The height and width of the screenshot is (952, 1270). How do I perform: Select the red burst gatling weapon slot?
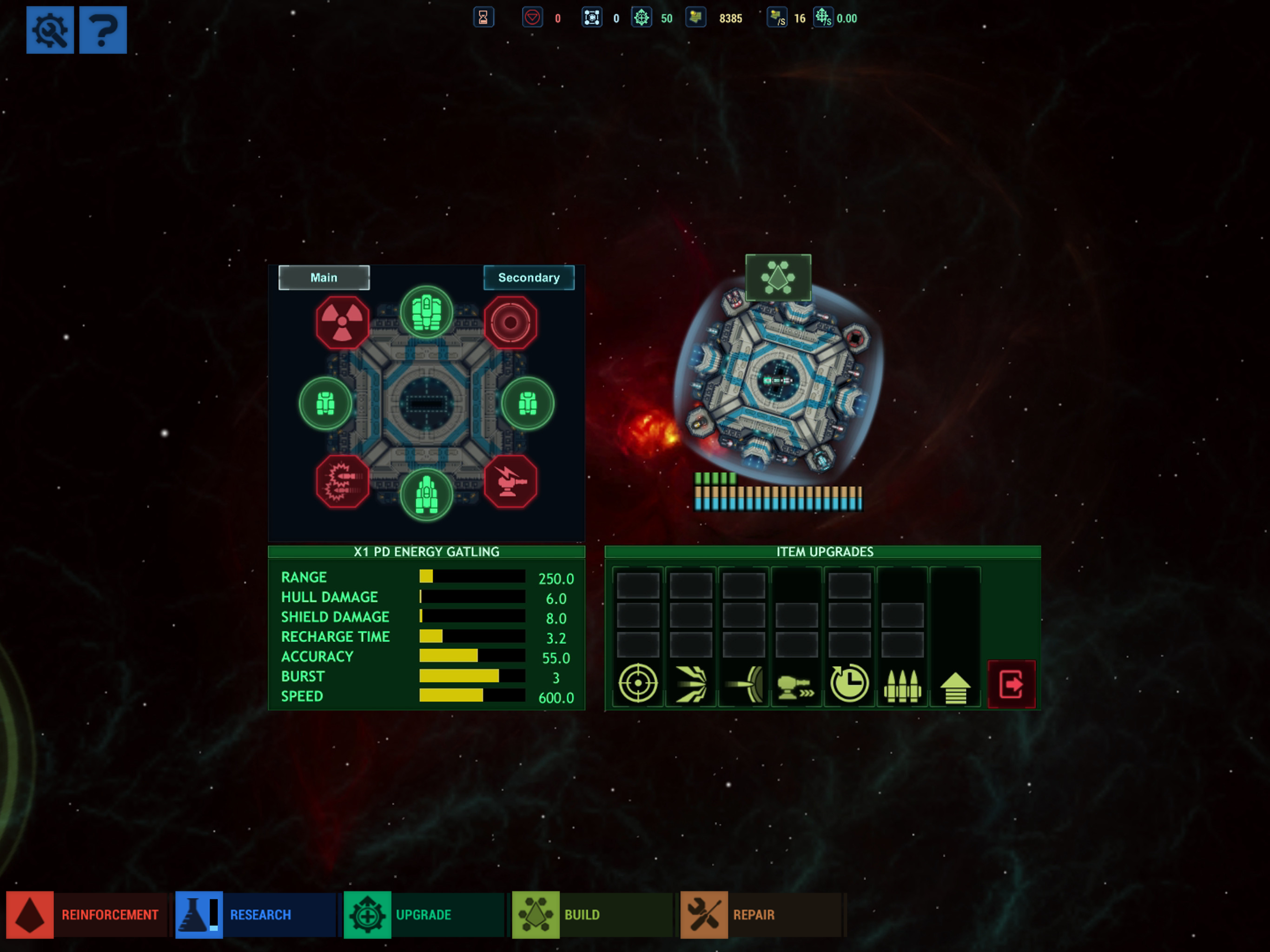tap(342, 482)
